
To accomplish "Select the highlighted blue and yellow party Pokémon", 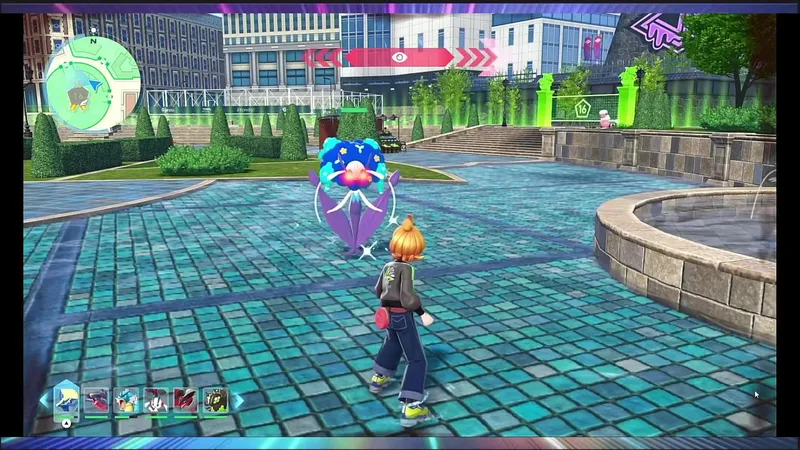I will coord(67,401).
